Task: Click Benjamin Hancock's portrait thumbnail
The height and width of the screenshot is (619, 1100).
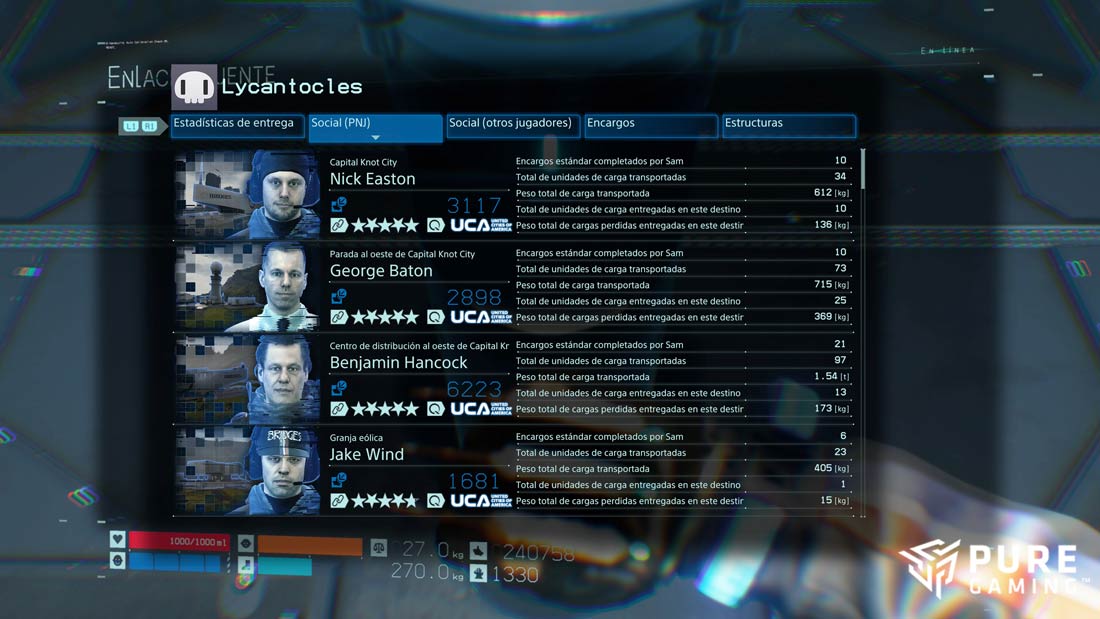Action: pos(247,378)
